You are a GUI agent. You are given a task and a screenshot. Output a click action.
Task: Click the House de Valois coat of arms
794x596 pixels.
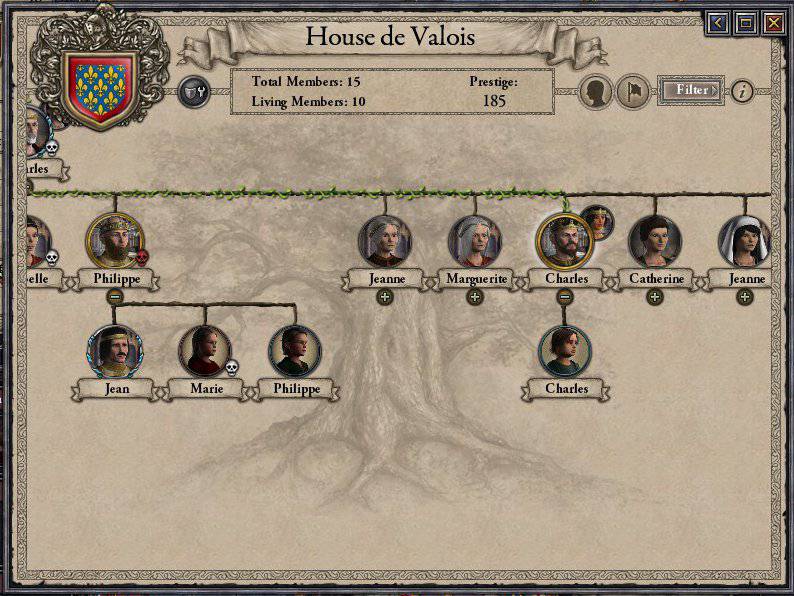point(99,88)
